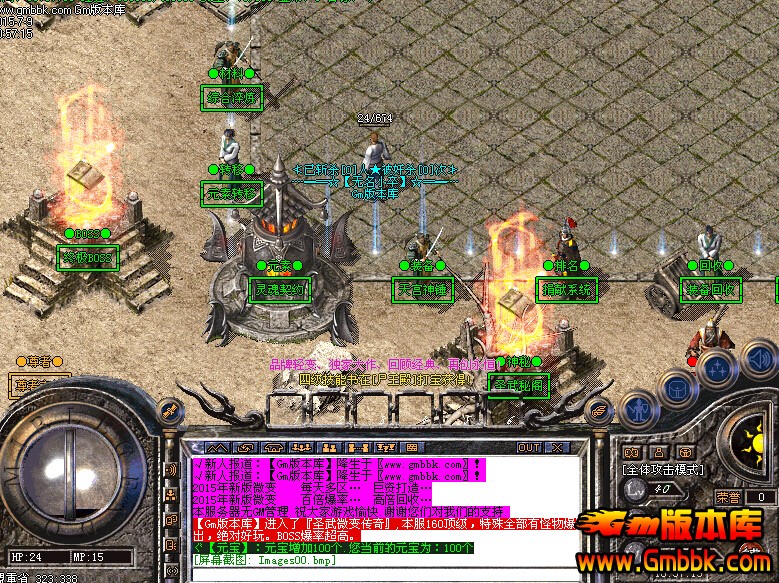779x583 pixels.
Task: Click the Lv level button
Action: pos(633,489)
